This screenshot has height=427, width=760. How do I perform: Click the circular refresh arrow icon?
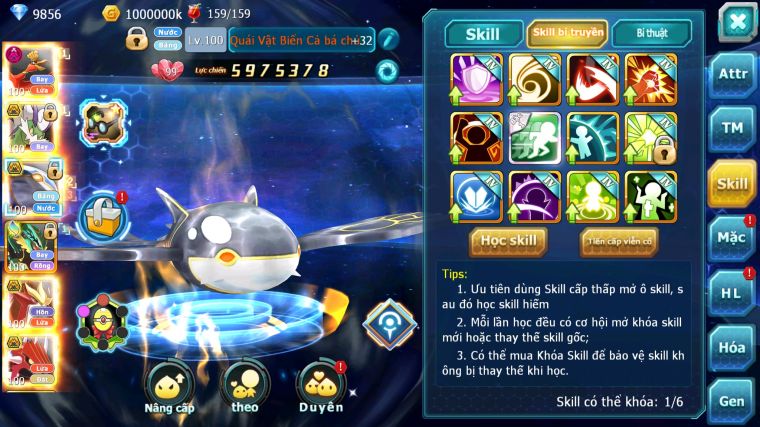click(386, 71)
